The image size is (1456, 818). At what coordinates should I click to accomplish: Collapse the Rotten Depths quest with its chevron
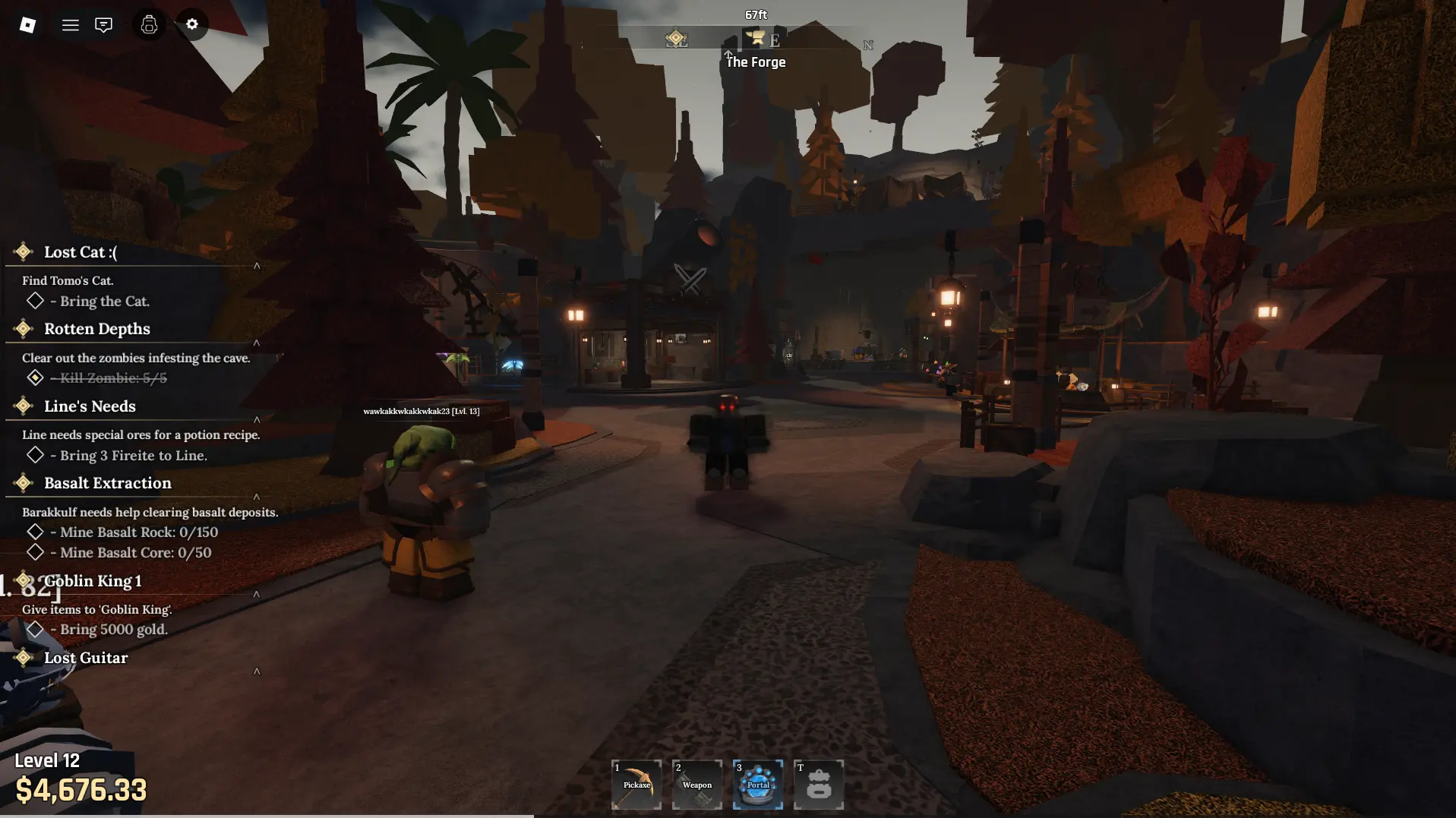[x=257, y=344]
